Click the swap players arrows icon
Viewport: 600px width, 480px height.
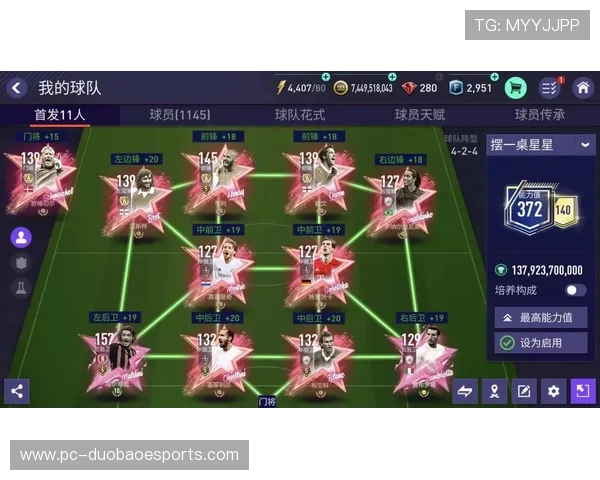pyautogui.click(x=465, y=391)
